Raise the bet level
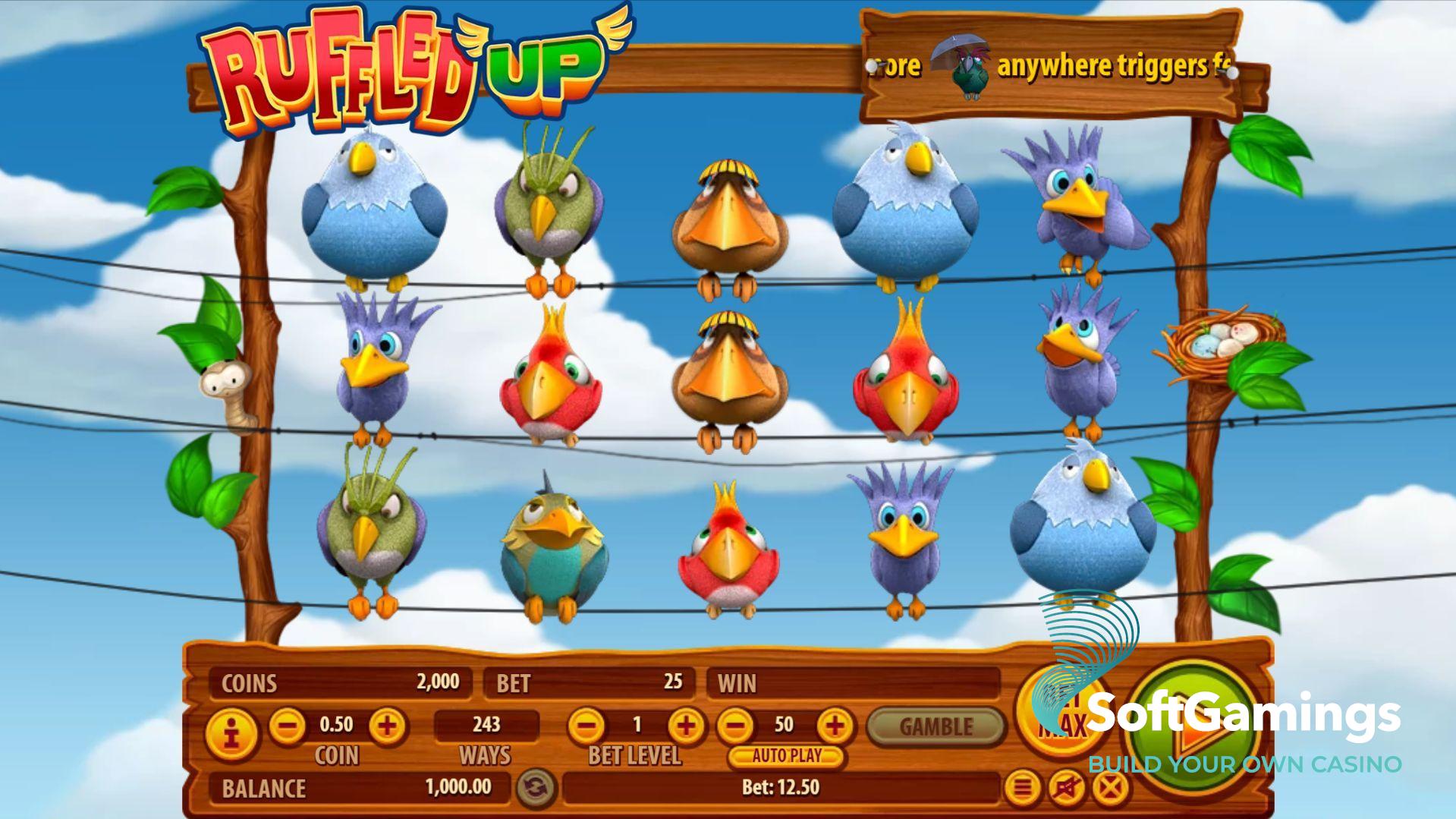1456x819 pixels. point(686,726)
